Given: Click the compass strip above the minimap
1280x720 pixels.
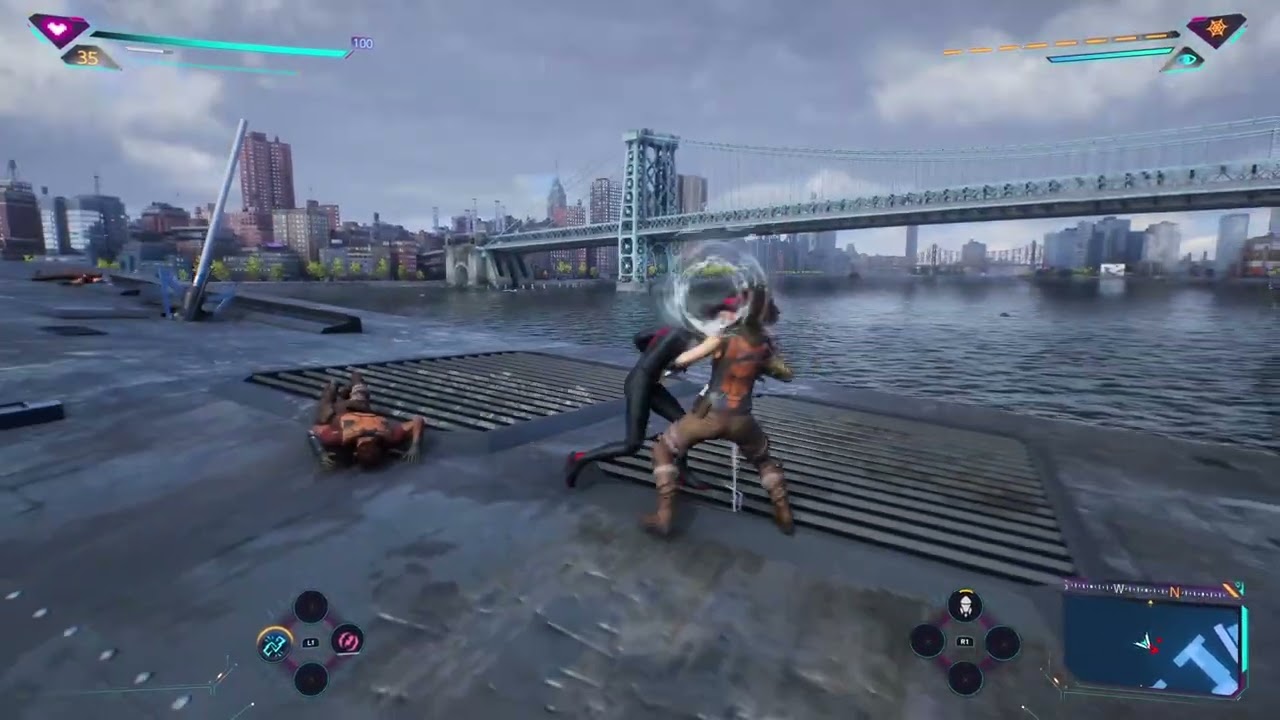Looking at the screenshot, I should click(1150, 589).
